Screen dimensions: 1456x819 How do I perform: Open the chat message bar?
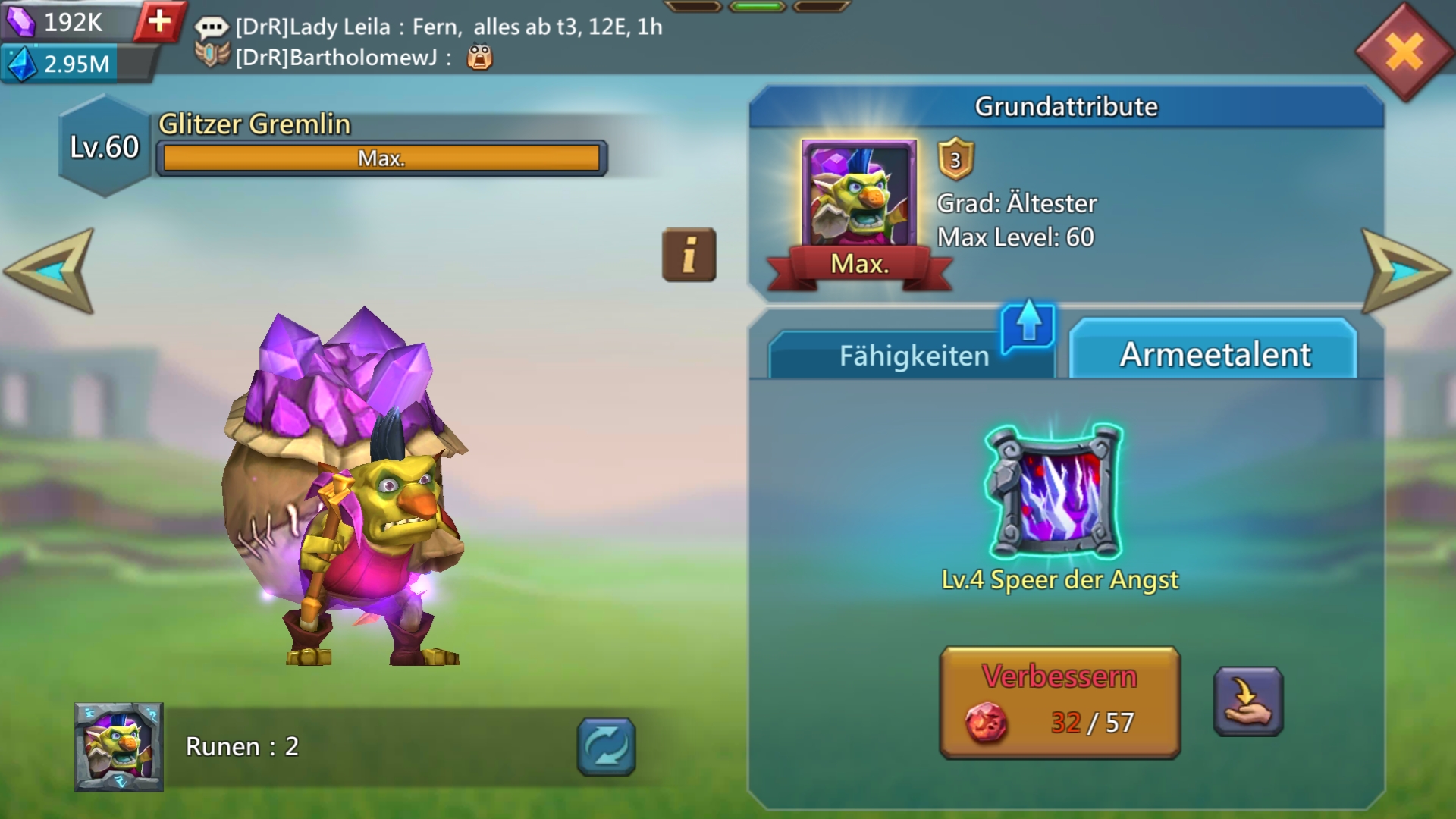(428, 42)
